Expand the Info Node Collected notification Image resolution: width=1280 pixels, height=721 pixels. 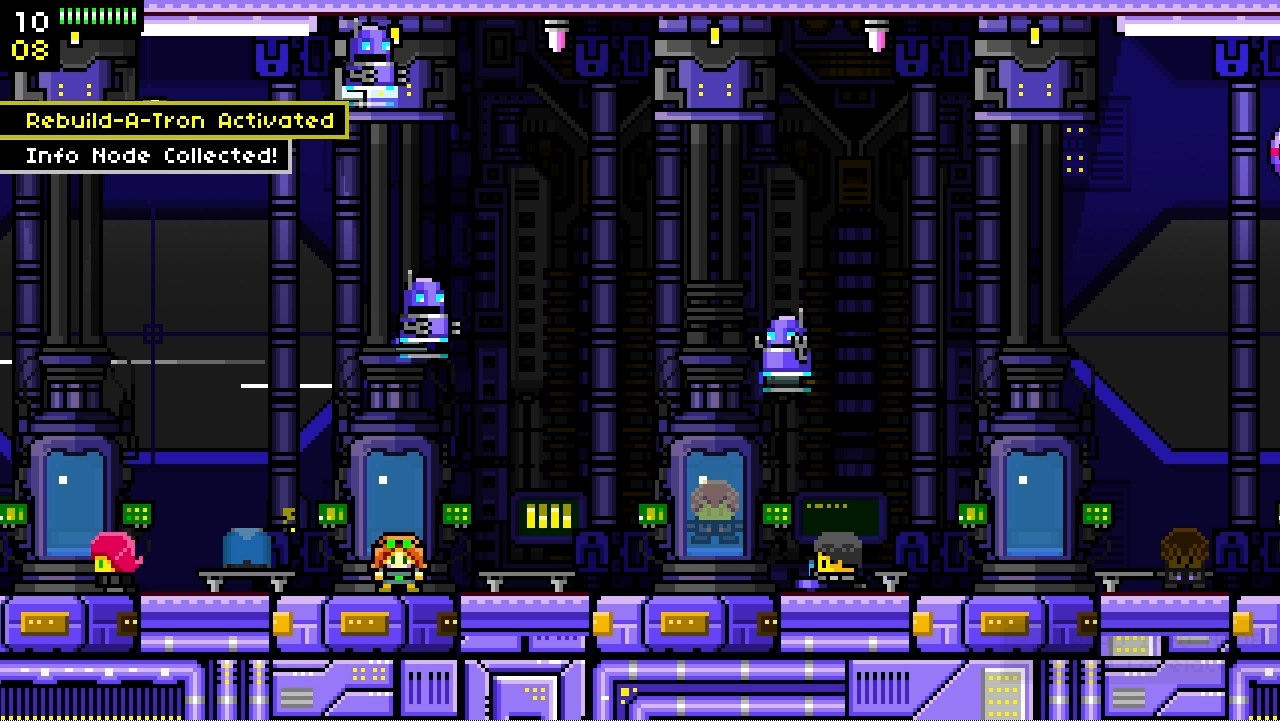146,156
